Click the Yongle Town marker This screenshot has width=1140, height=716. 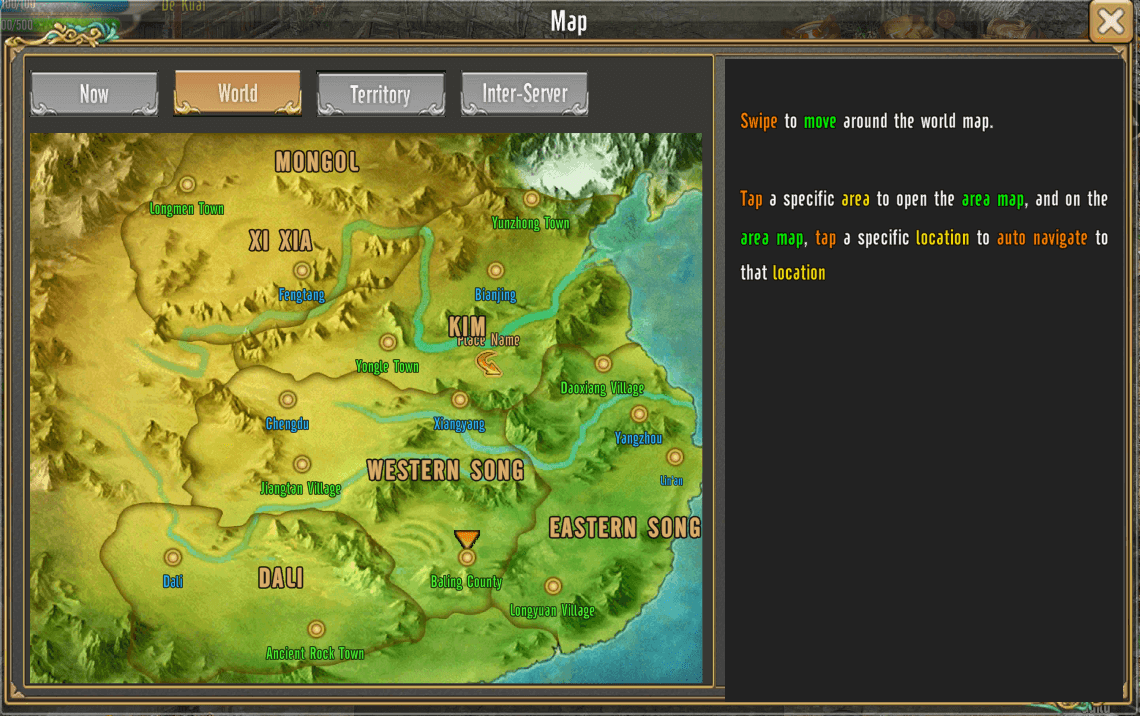[388, 343]
